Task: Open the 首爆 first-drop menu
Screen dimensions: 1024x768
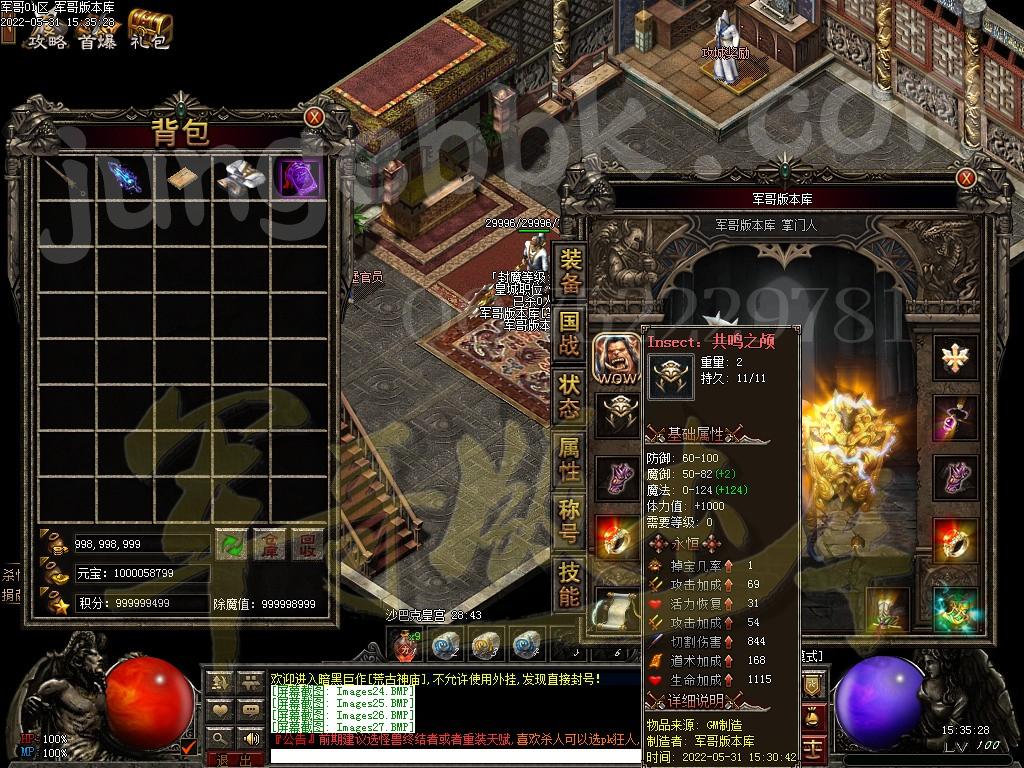Action: pyautogui.click(x=98, y=41)
